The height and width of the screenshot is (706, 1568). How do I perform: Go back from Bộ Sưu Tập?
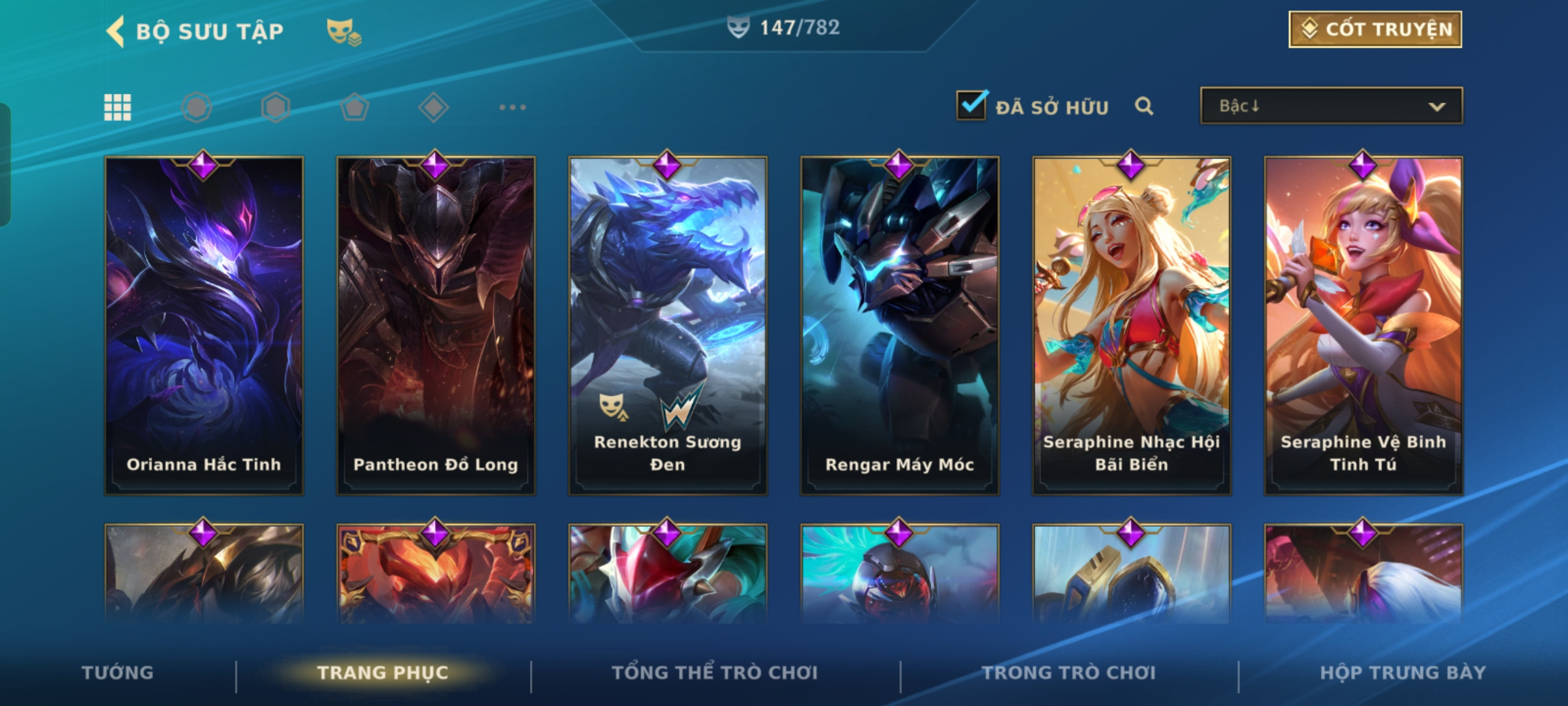click(x=116, y=31)
